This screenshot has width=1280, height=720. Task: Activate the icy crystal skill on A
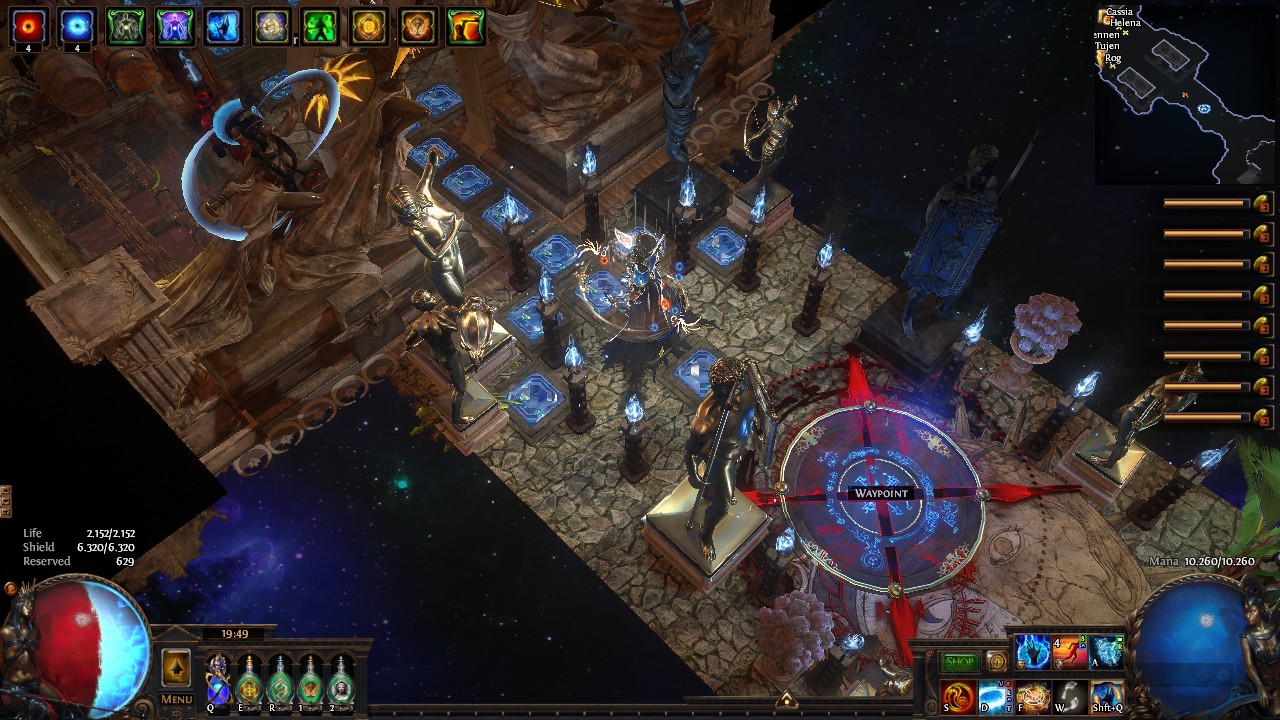coord(1107,652)
